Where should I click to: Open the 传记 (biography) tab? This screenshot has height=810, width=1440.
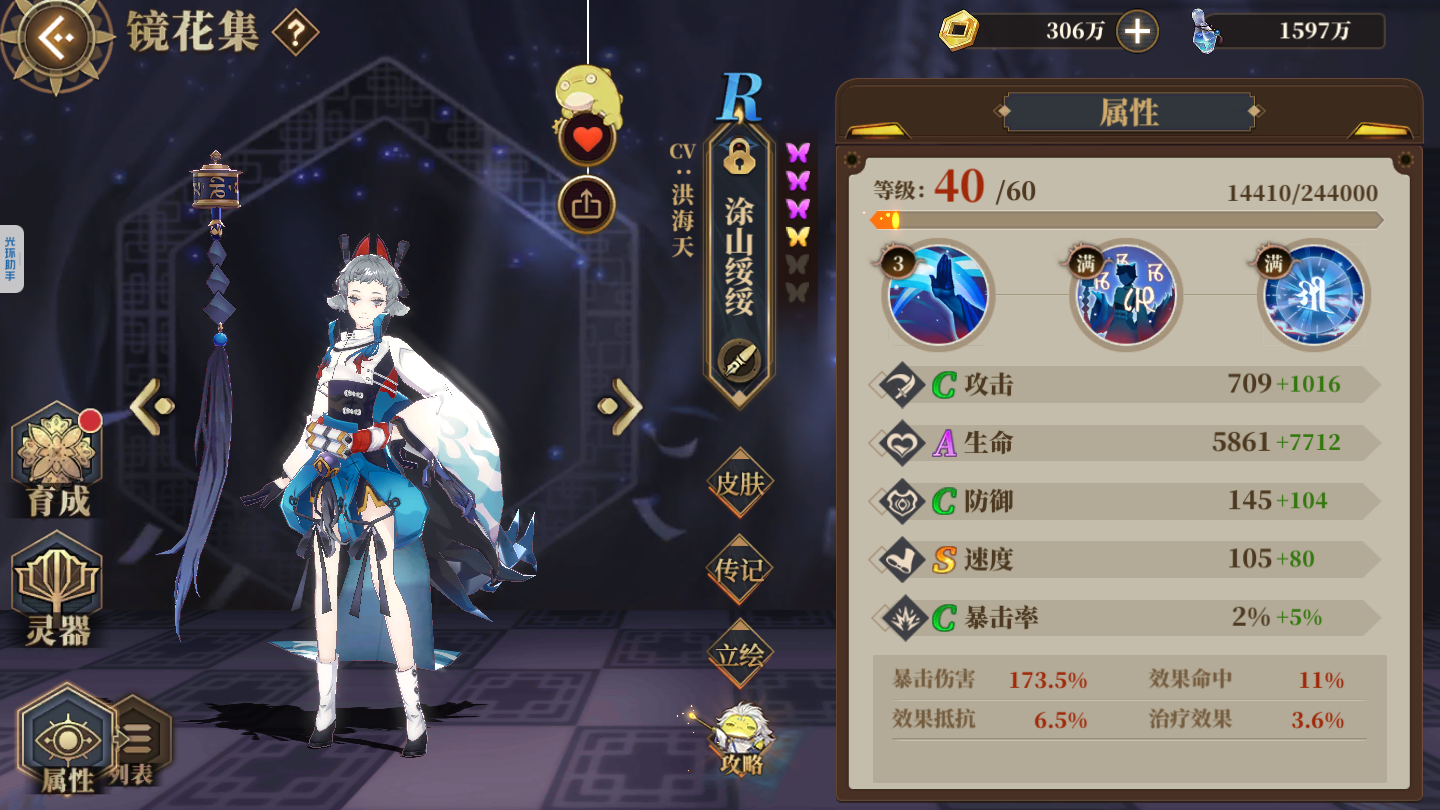coord(740,570)
